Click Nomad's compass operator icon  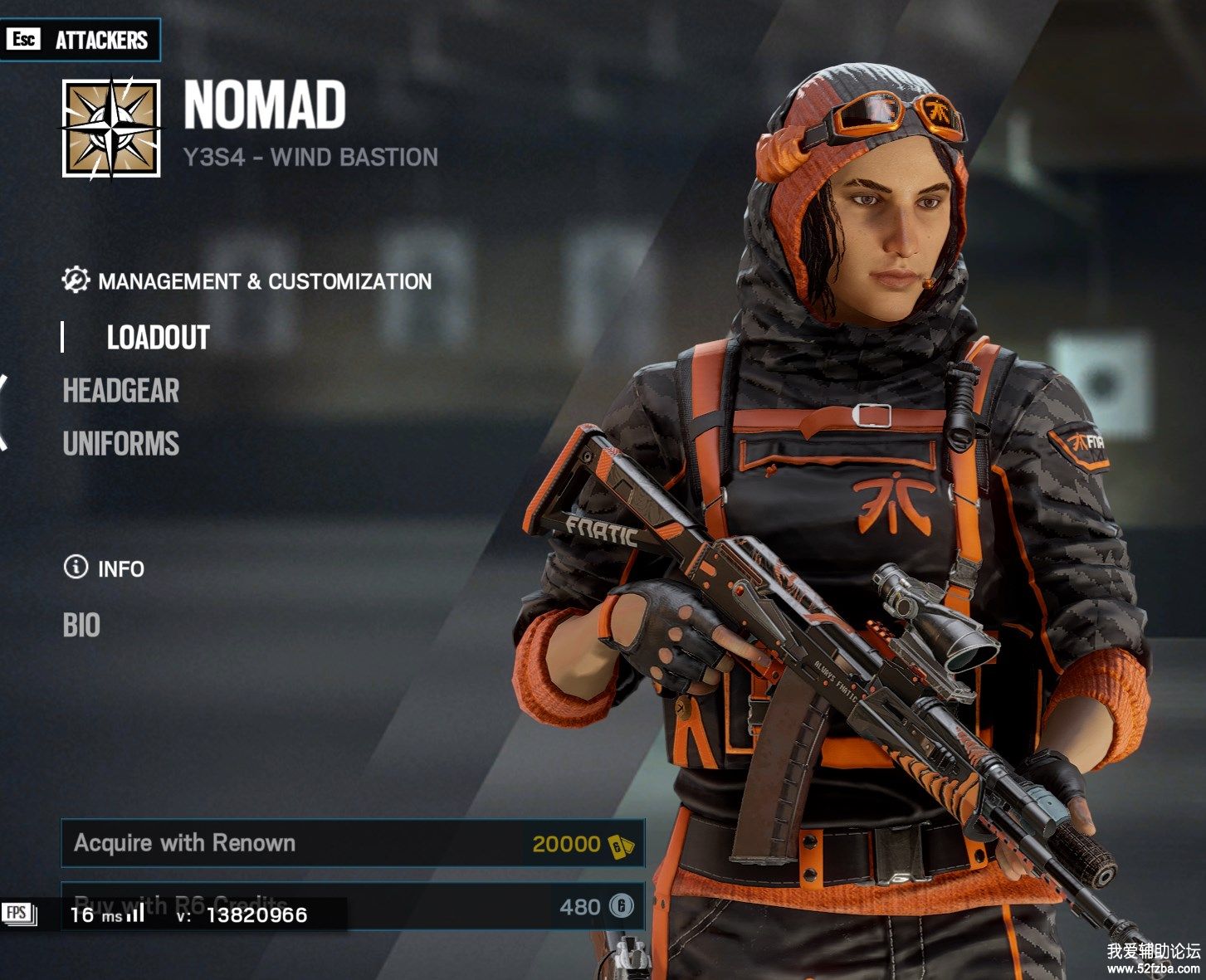[111, 128]
